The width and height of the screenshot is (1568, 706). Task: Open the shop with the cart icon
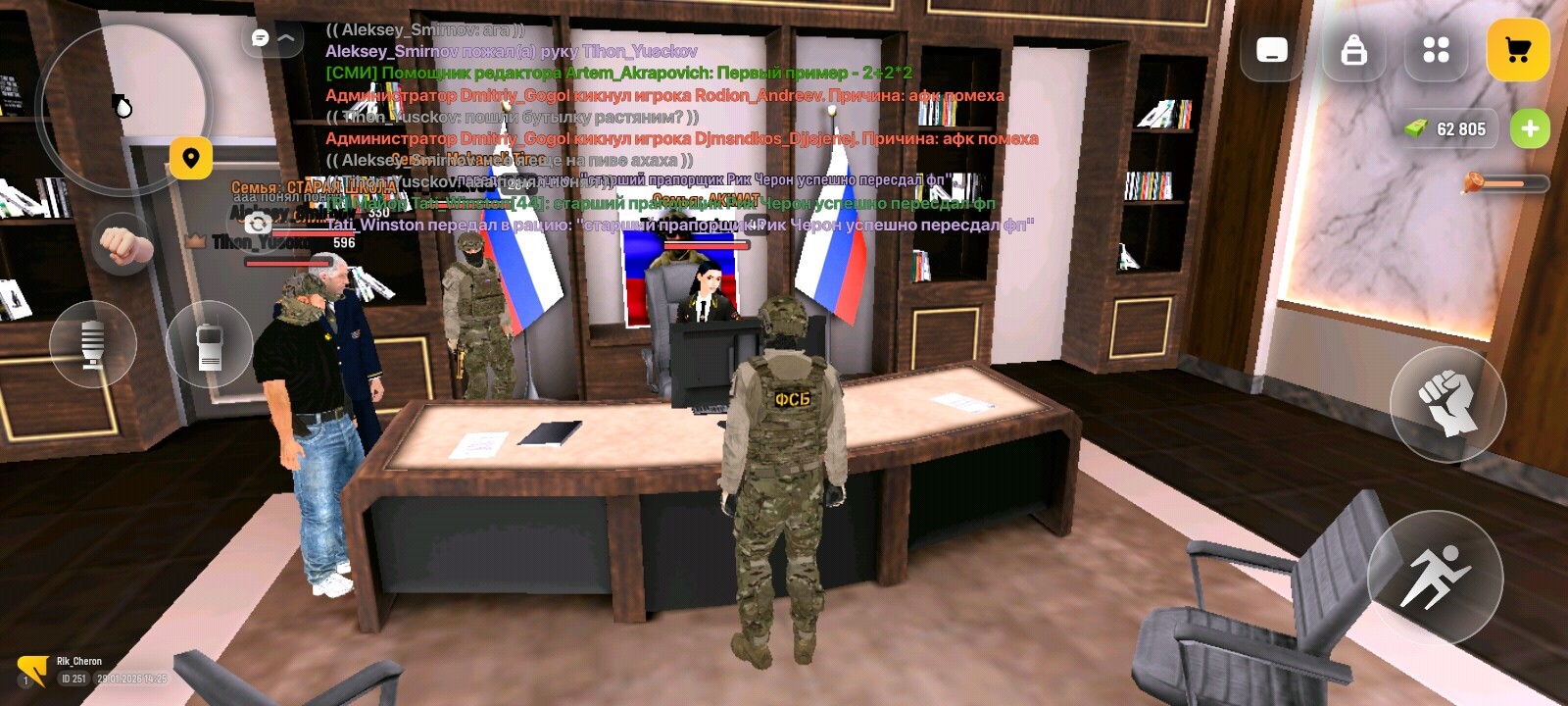1520,49
